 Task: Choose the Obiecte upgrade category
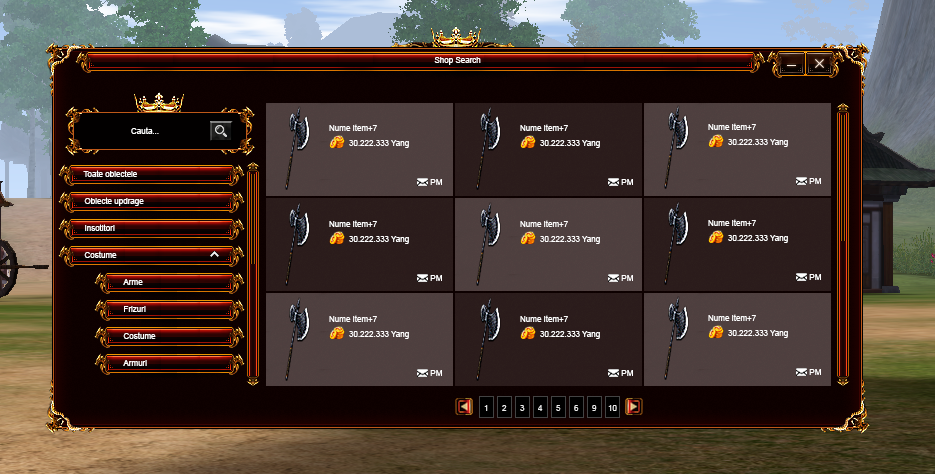[150, 202]
